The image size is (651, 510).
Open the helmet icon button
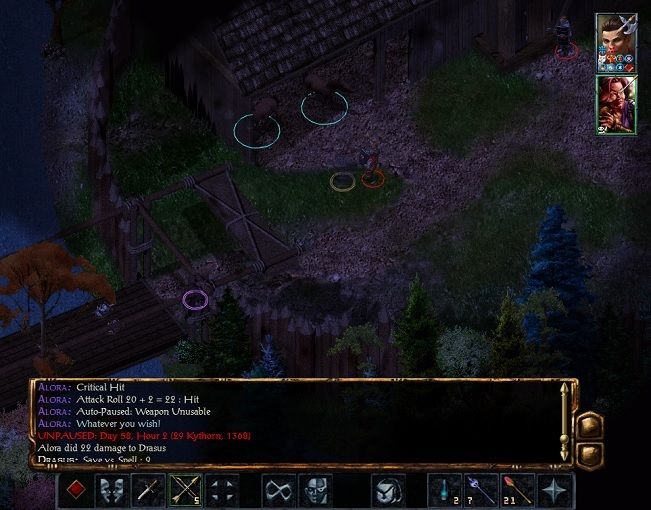tap(388, 490)
